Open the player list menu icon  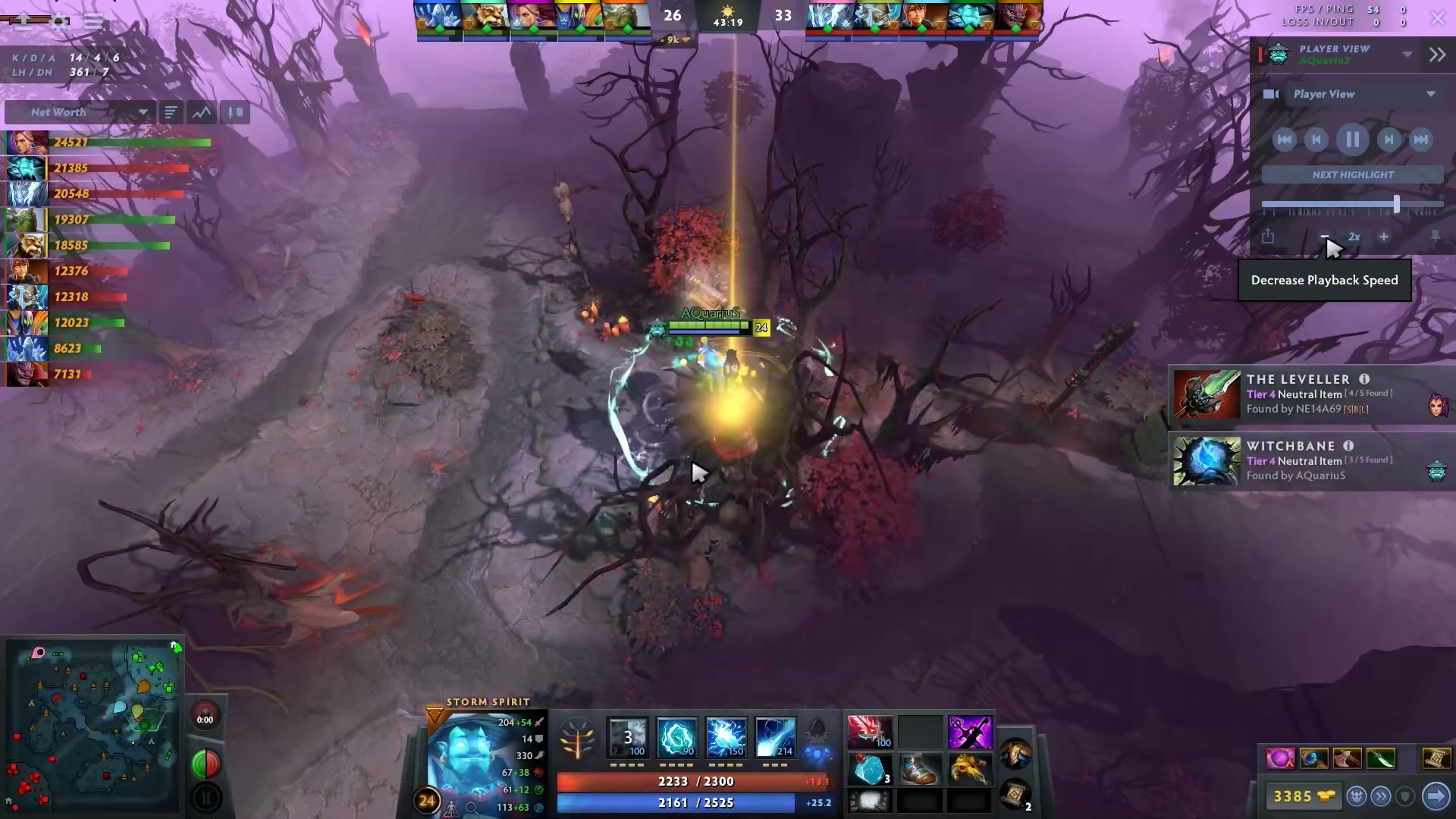(171, 111)
